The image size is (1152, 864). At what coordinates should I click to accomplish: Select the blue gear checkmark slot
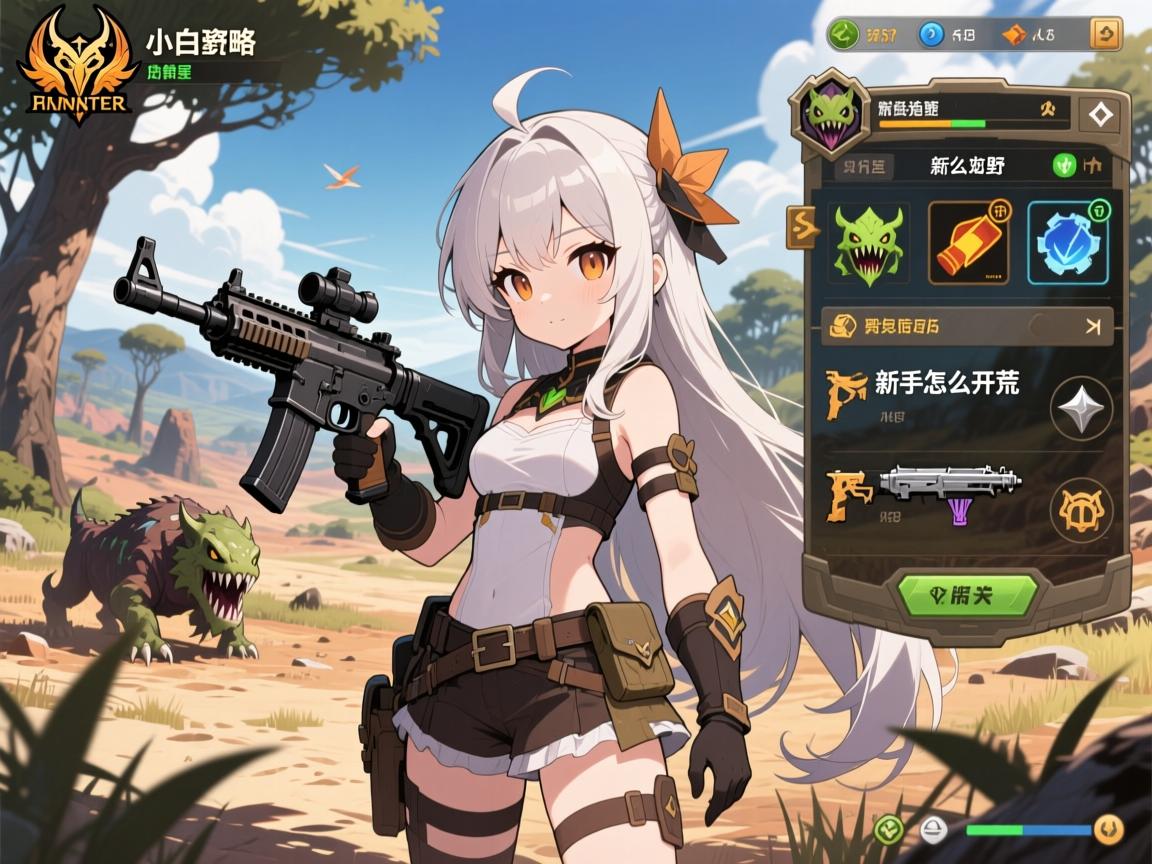(1067, 243)
